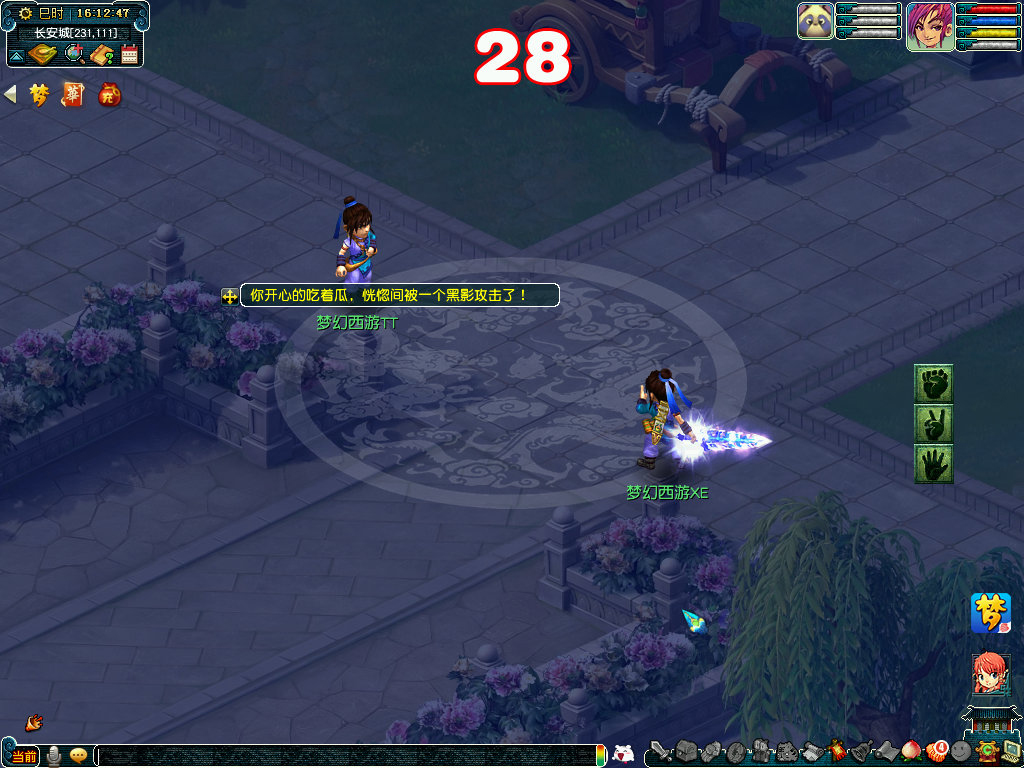Open the world map globe icon
This screenshot has width=1024, height=768.
(75, 54)
